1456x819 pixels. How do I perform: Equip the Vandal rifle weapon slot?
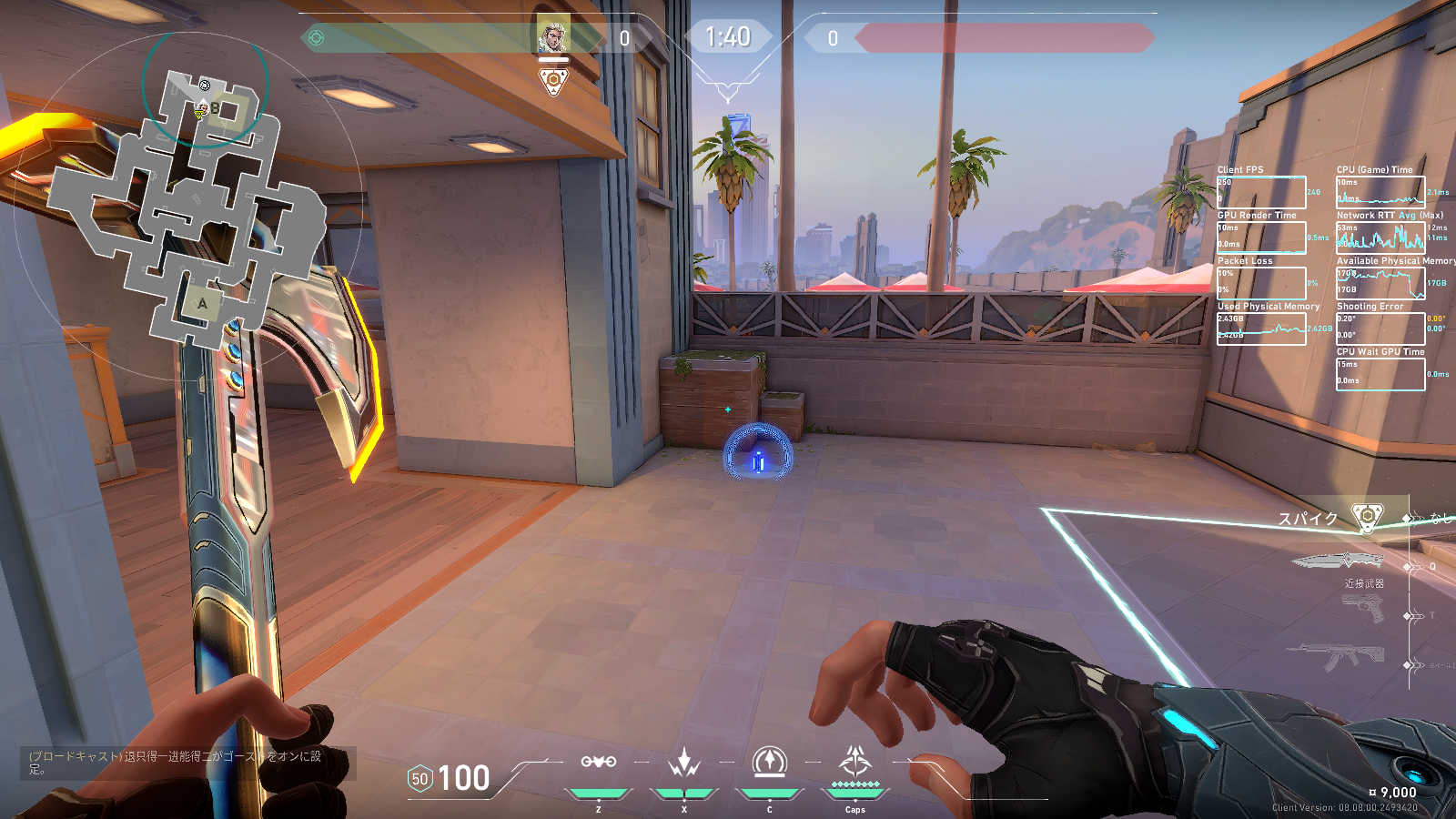pos(1336,657)
